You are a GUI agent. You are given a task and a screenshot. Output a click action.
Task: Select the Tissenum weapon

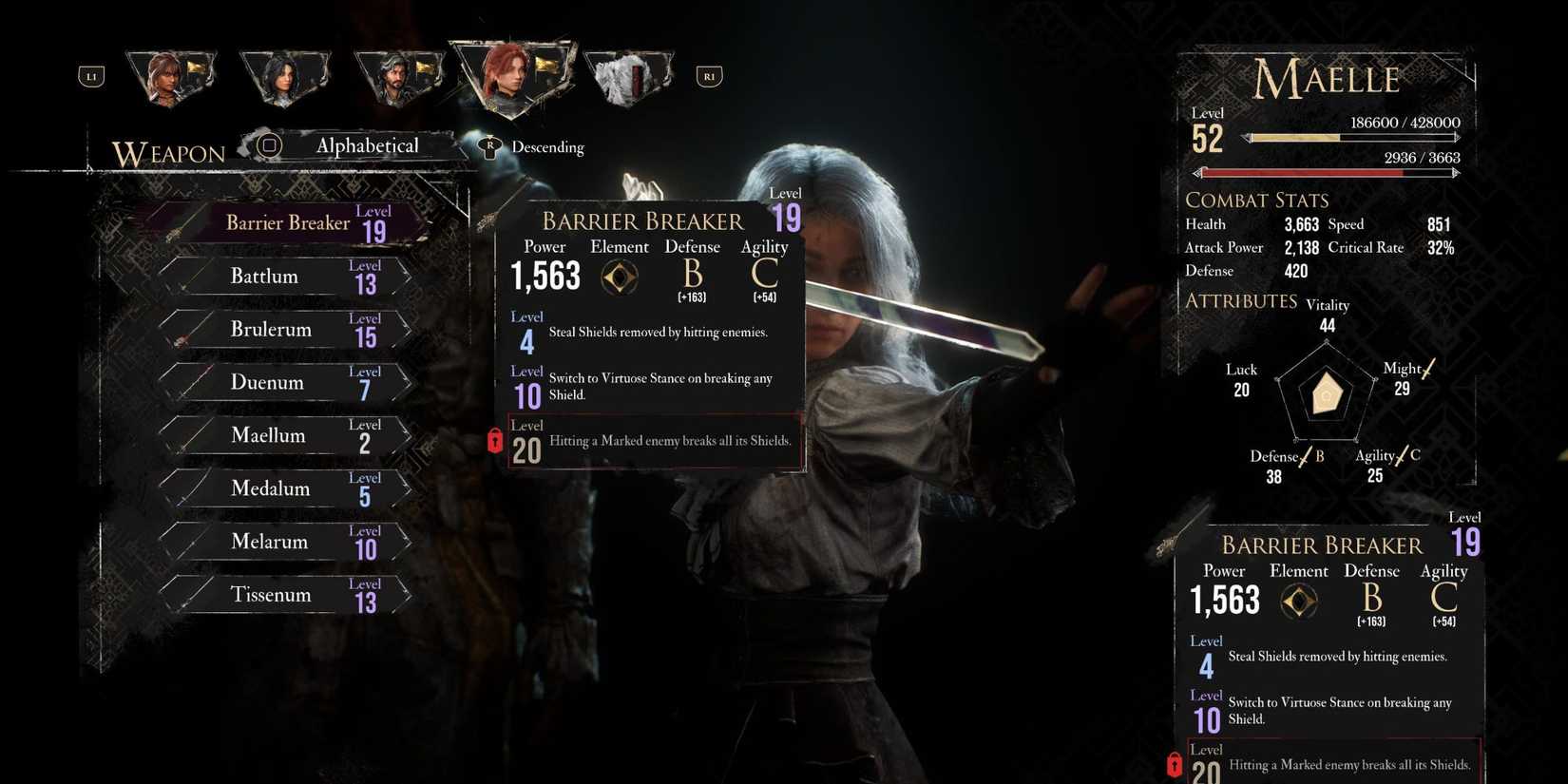(x=271, y=594)
